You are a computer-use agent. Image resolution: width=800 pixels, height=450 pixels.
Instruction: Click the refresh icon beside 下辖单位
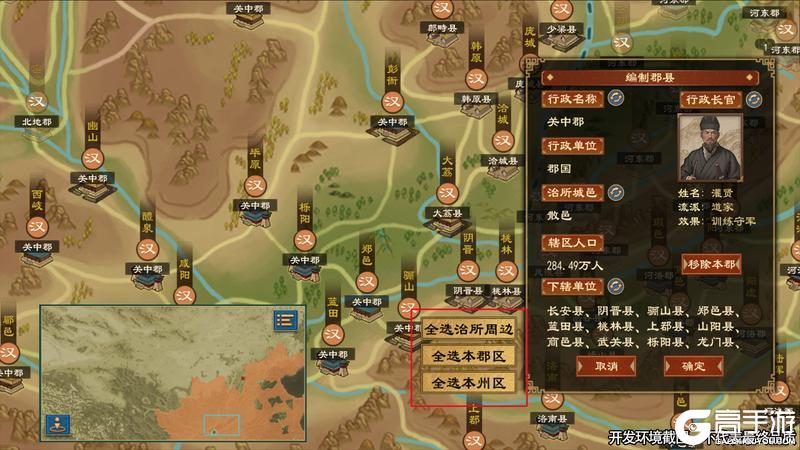pyautogui.click(x=616, y=287)
